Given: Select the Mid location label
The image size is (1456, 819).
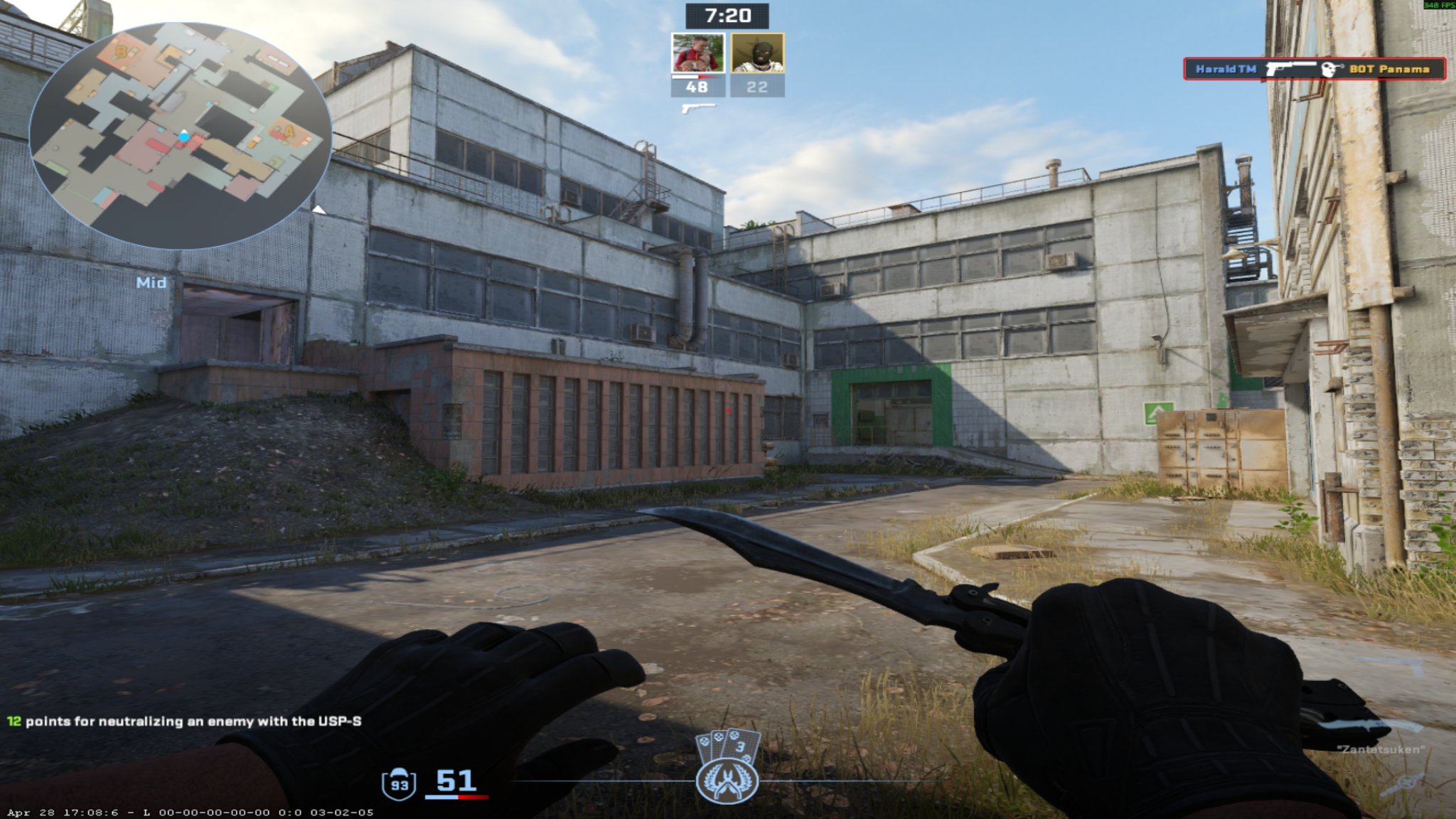Looking at the screenshot, I should click(151, 282).
